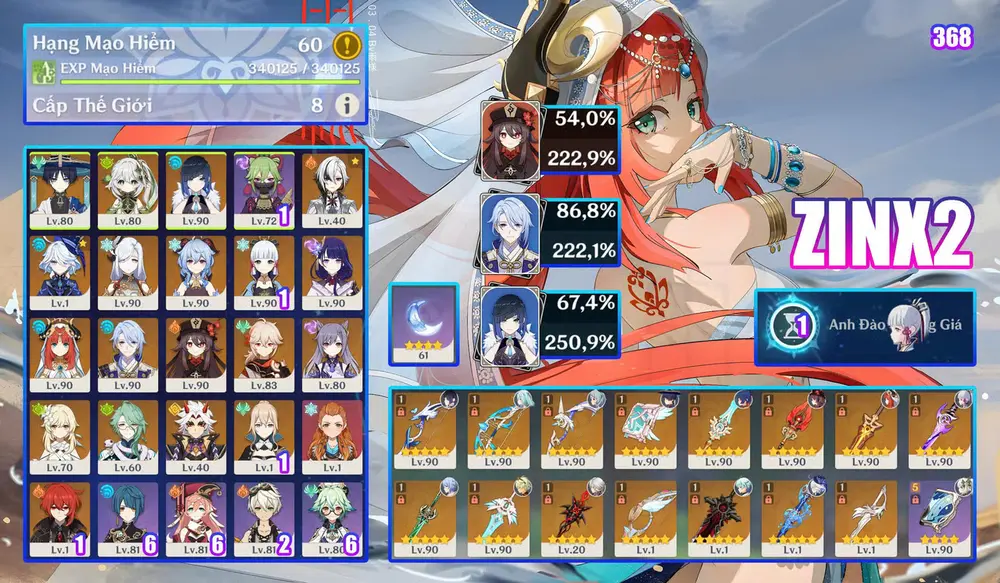Pick Raiden Shogun from the character grid

coord(329,271)
